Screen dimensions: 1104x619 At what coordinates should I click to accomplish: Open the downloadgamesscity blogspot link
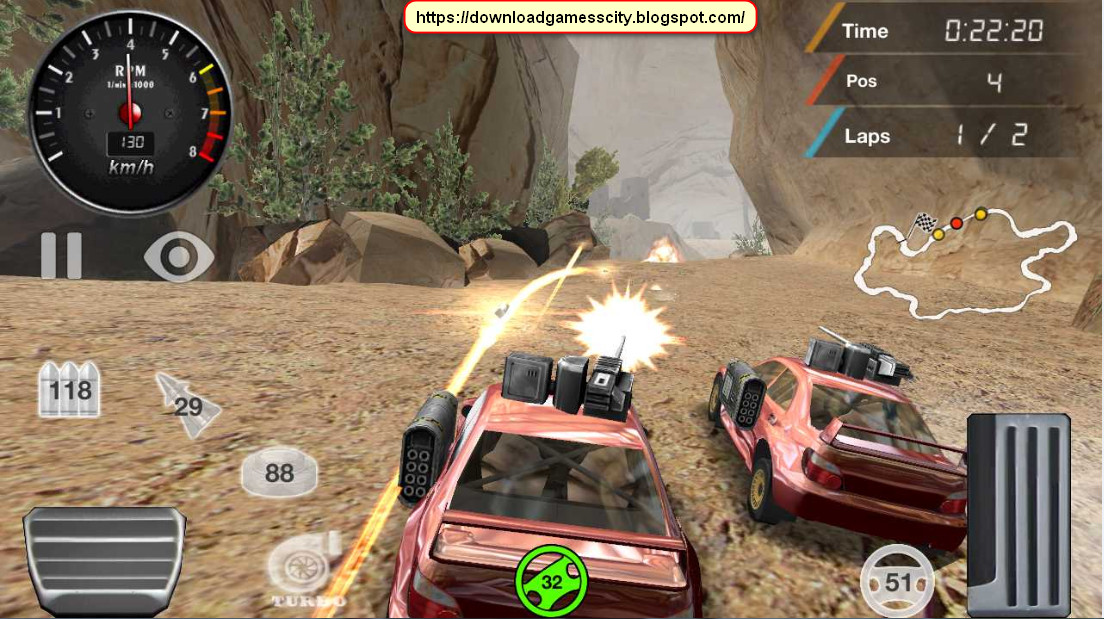(x=580, y=17)
